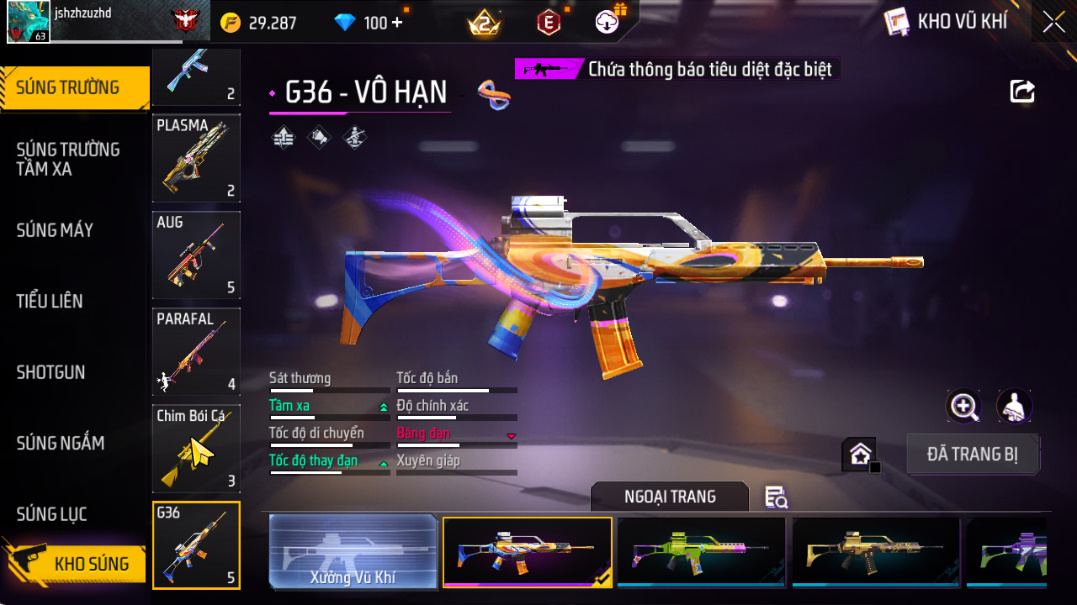Close the weapon vault screen
The height and width of the screenshot is (605, 1077).
tap(1054, 22)
